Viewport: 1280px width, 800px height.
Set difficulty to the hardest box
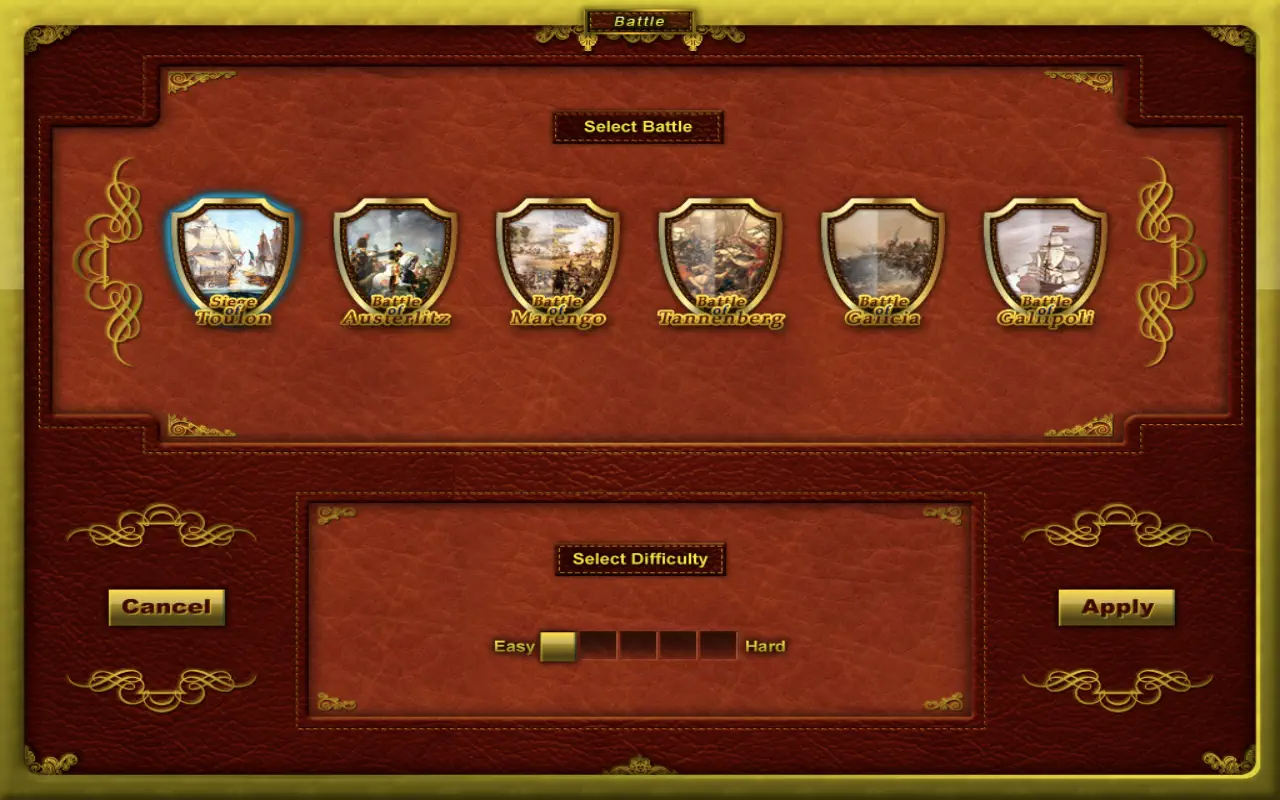(718, 646)
